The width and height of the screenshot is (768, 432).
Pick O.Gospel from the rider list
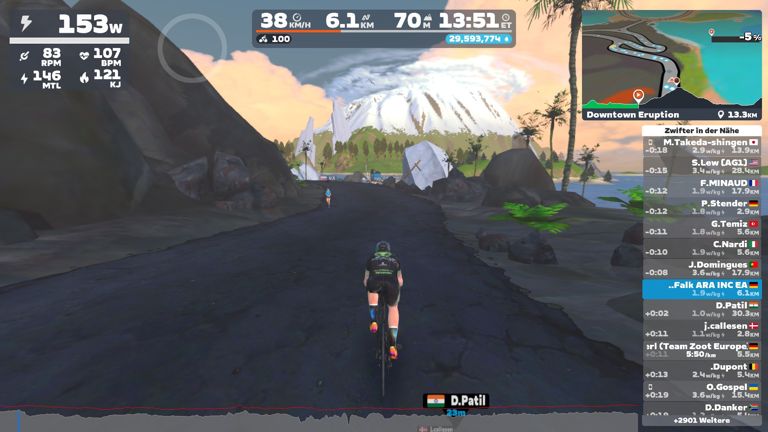pos(701,391)
